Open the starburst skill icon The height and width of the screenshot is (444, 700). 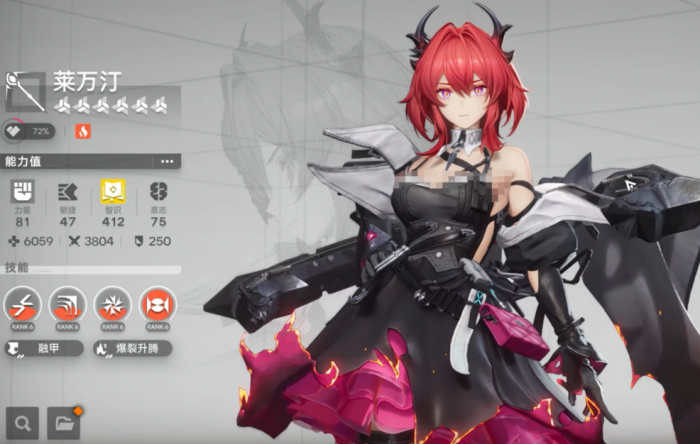(x=113, y=304)
